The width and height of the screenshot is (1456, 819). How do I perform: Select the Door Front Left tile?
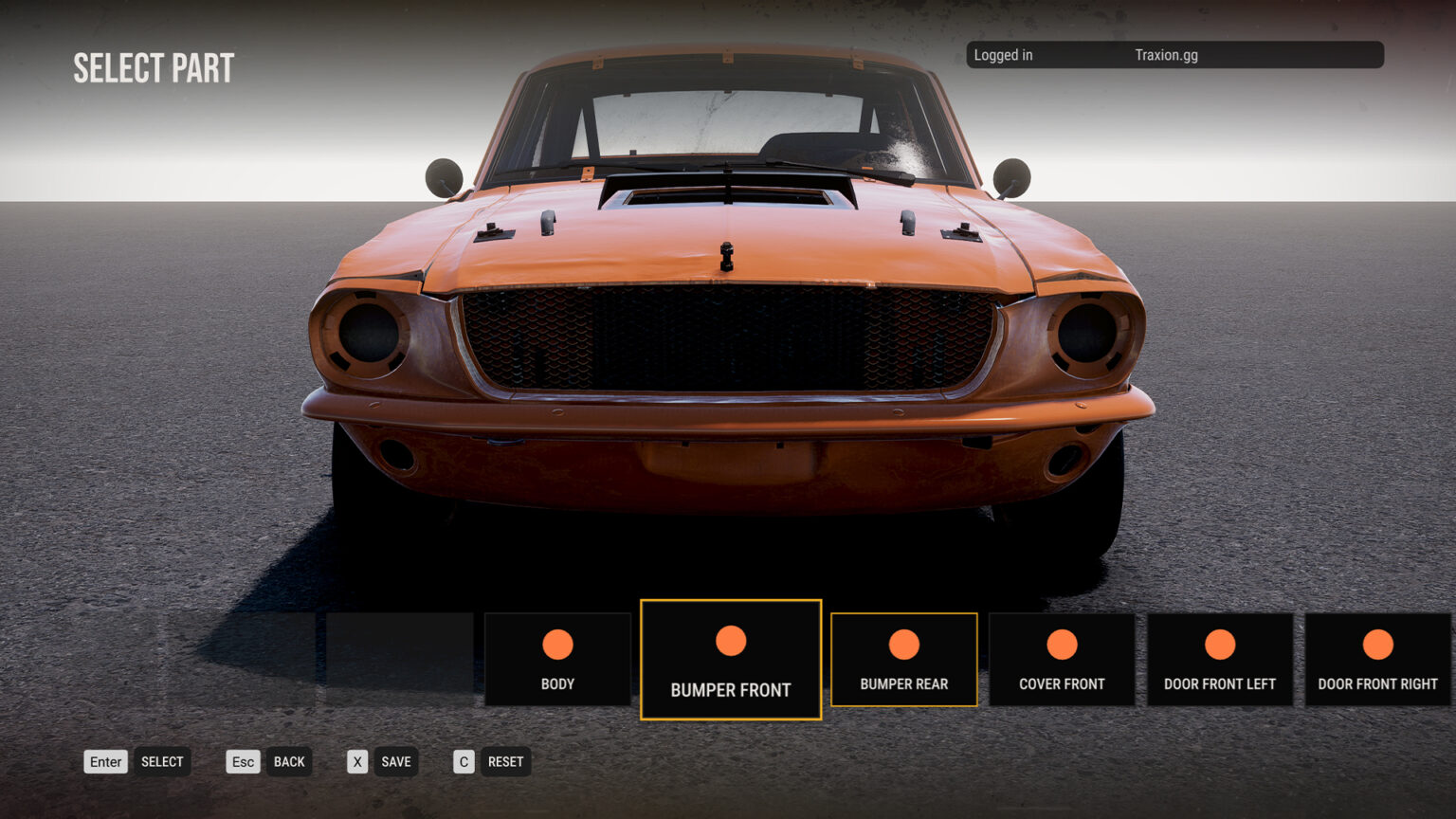tap(1220, 659)
